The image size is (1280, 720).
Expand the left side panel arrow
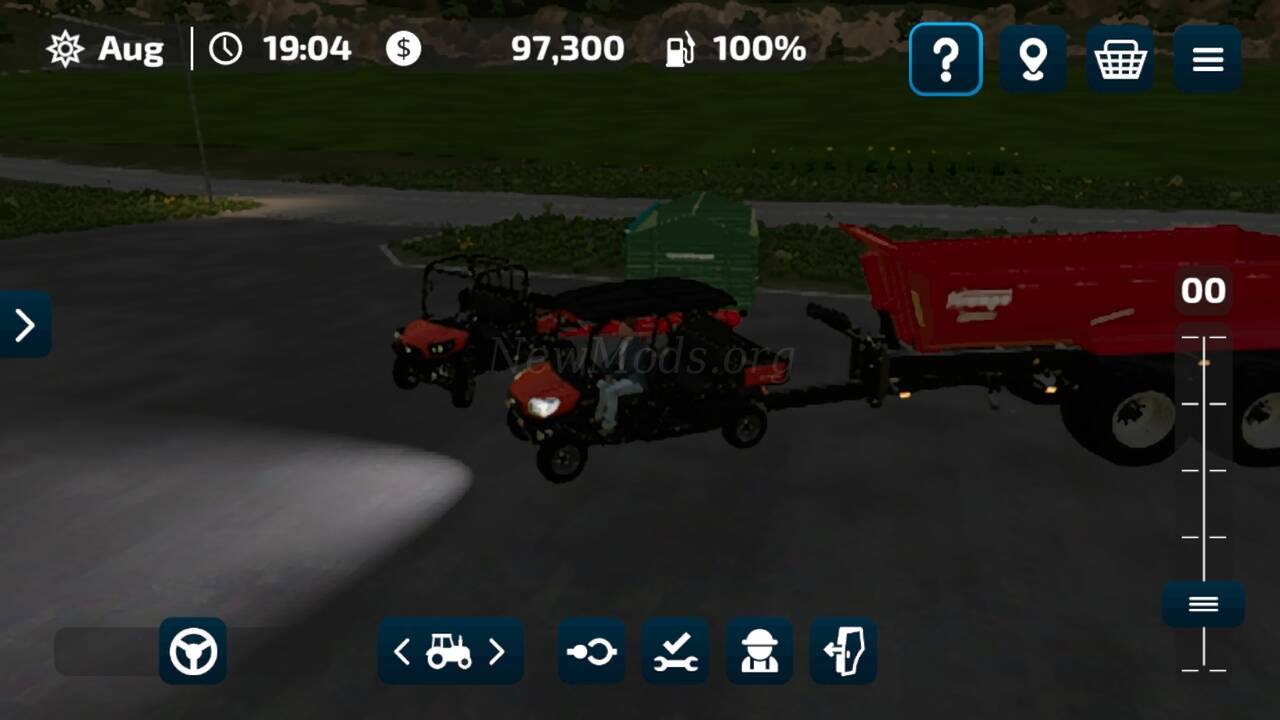25,324
